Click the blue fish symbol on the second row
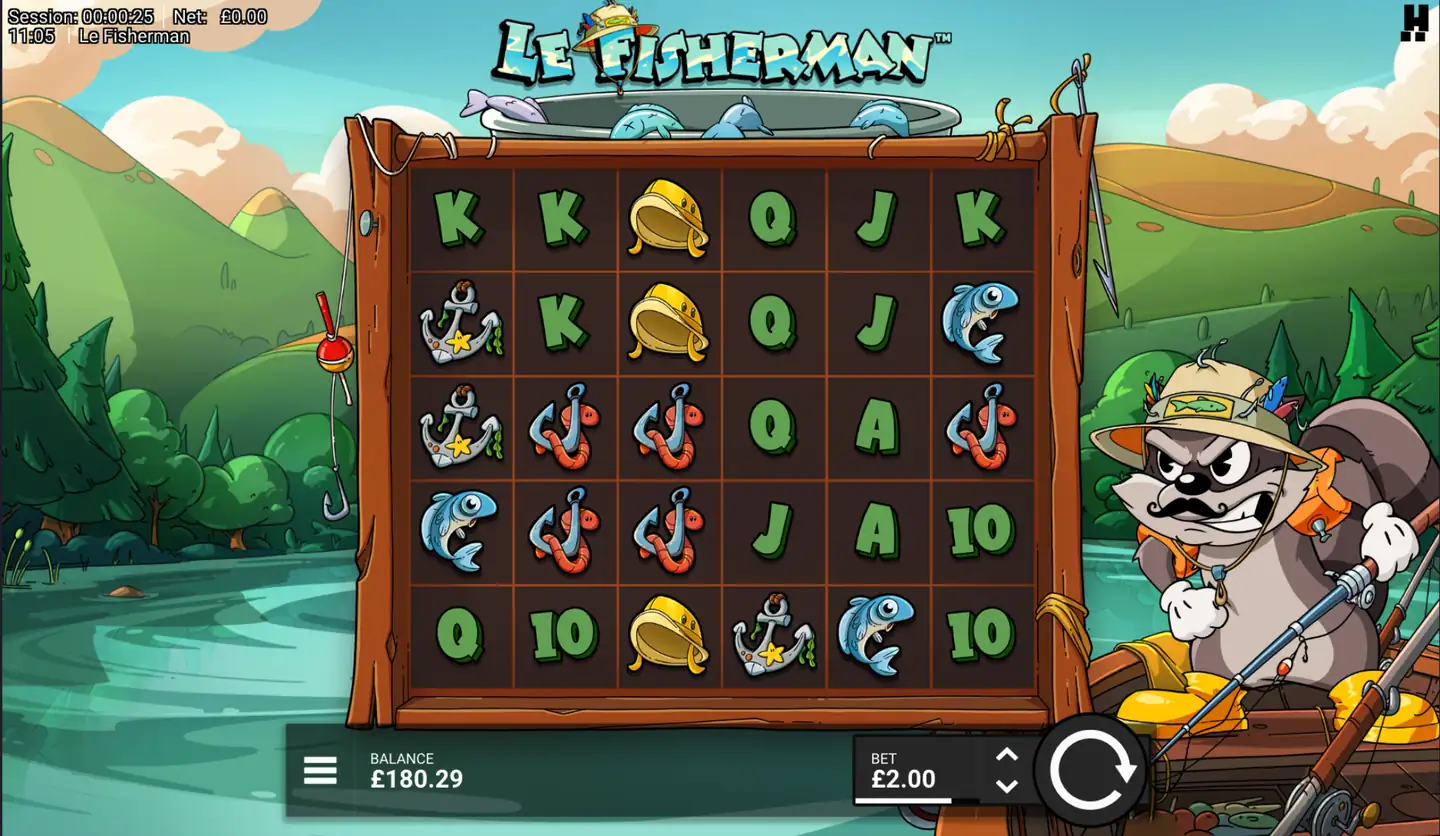Viewport: 1440px width, 836px height. (x=981, y=323)
